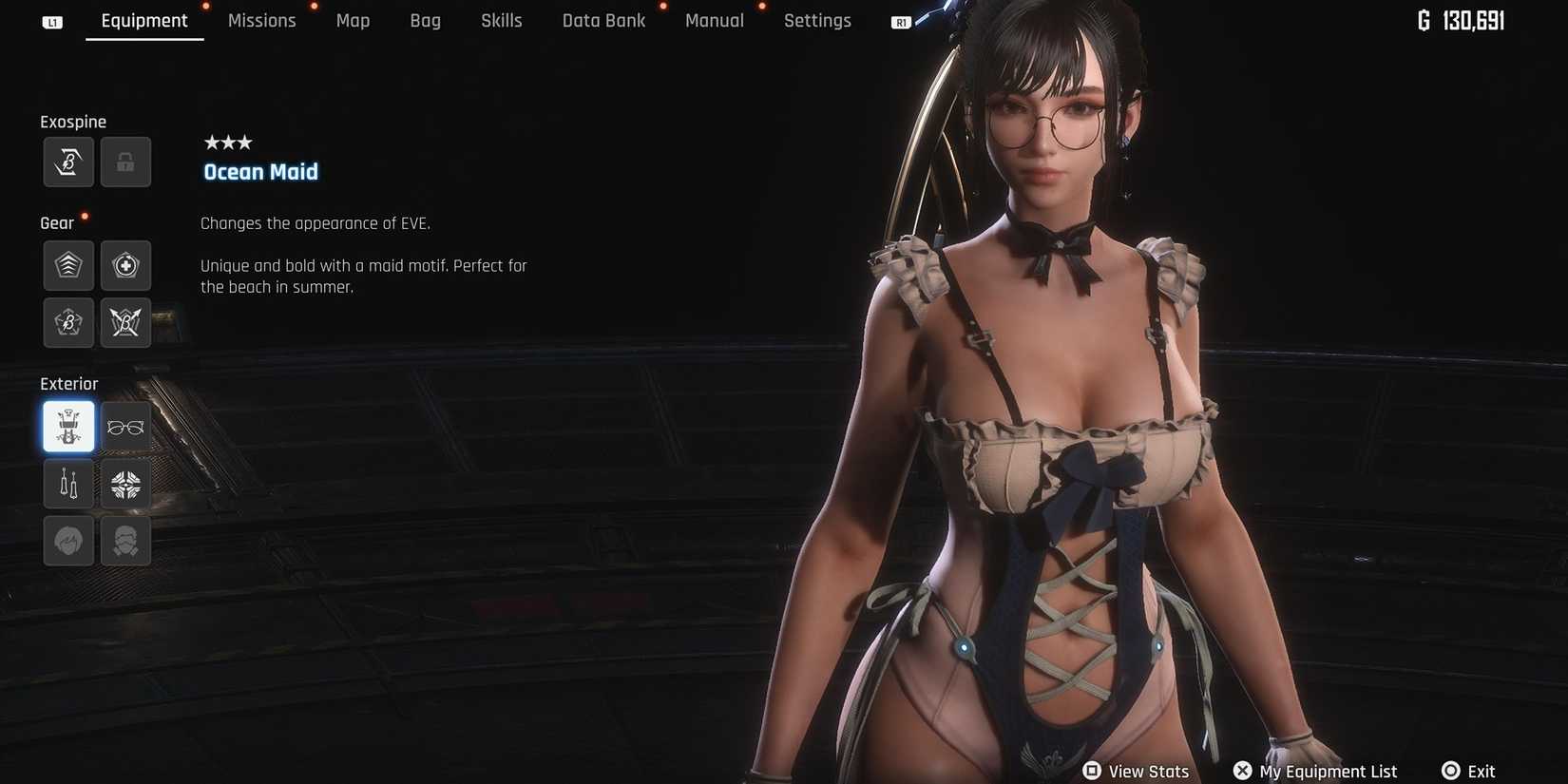Select the beta energy Gear slot

[x=68, y=322]
